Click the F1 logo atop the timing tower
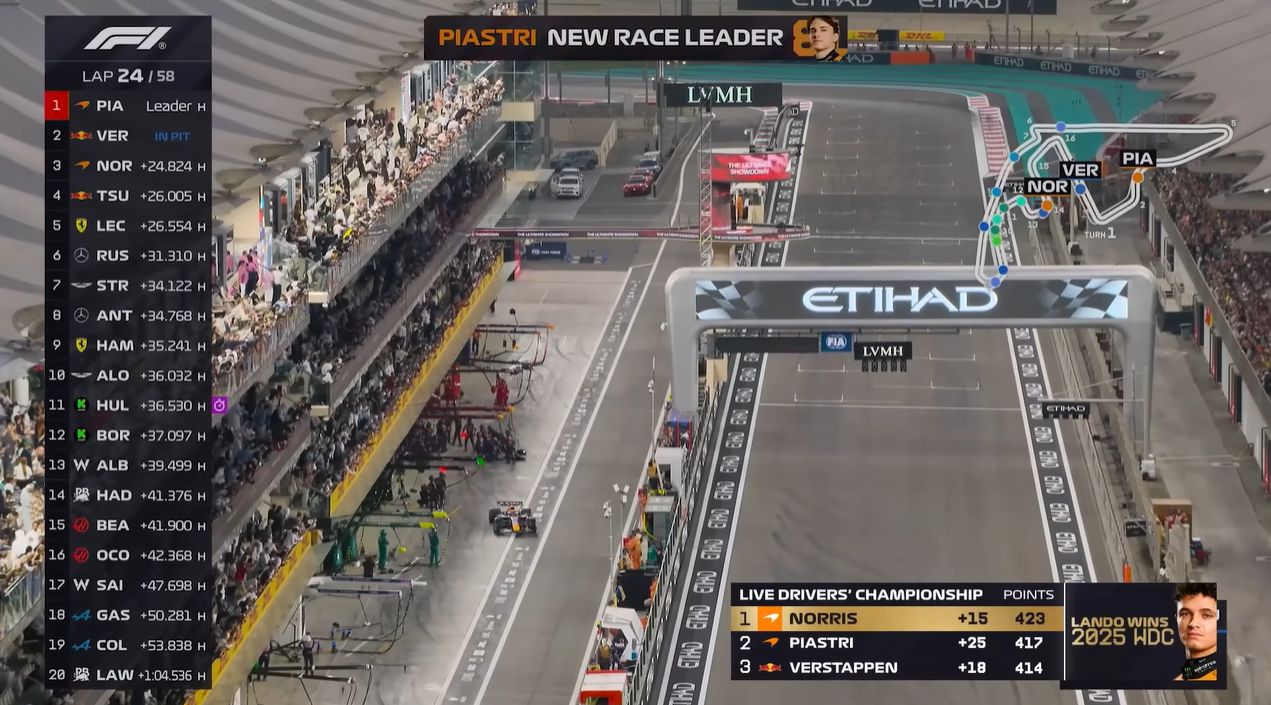This screenshot has width=1271, height=705. tap(127, 38)
